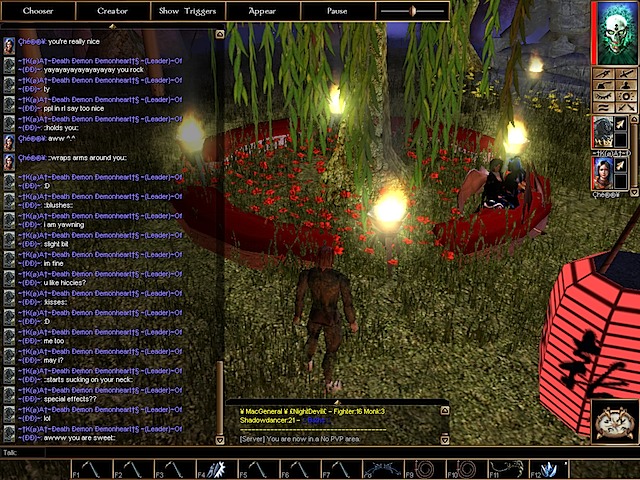Select the woman party member portrait

[603, 171]
